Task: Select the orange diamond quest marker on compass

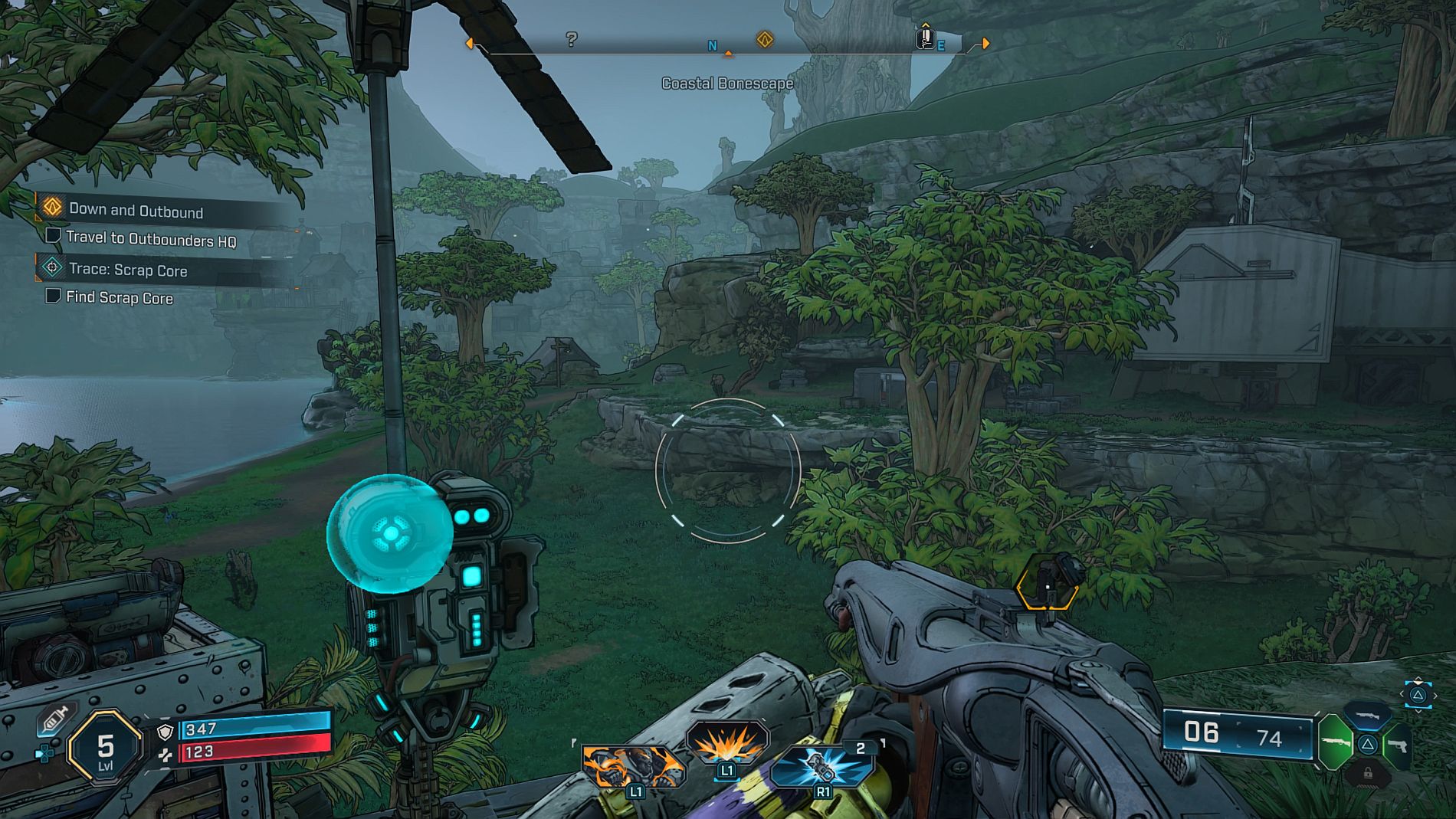Action: [x=765, y=39]
